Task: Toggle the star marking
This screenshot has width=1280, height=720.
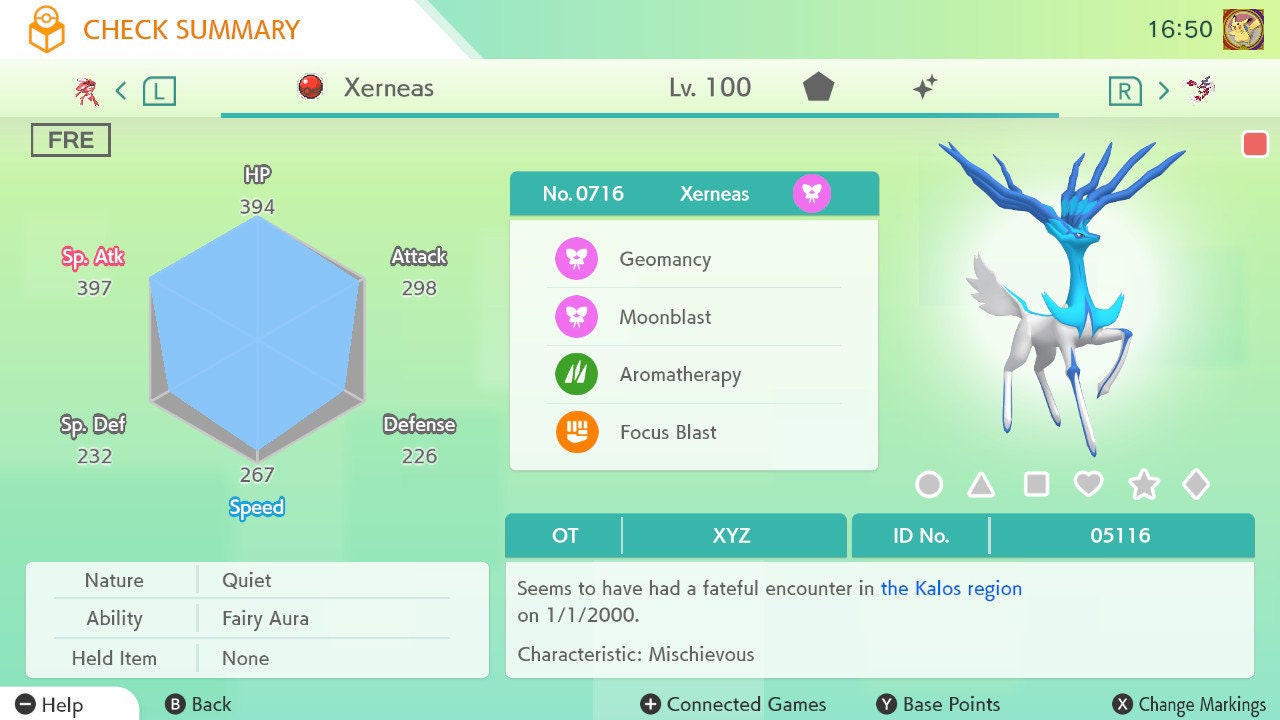Action: pyautogui.click(x=1143, y=485)
